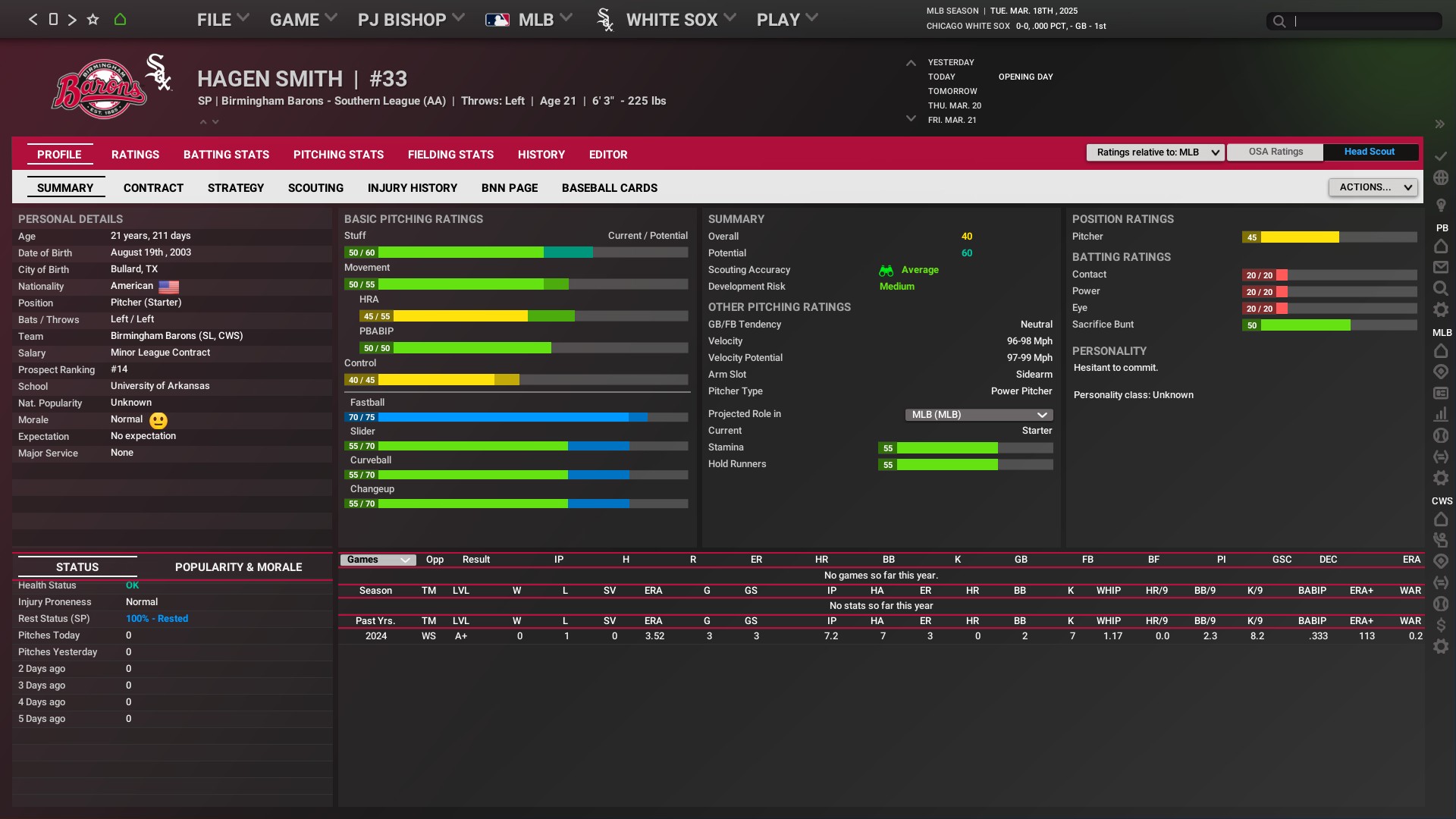Viewport: 1456px width, 819px height.
Task: View the HISTORY tab
Action: 541,155
